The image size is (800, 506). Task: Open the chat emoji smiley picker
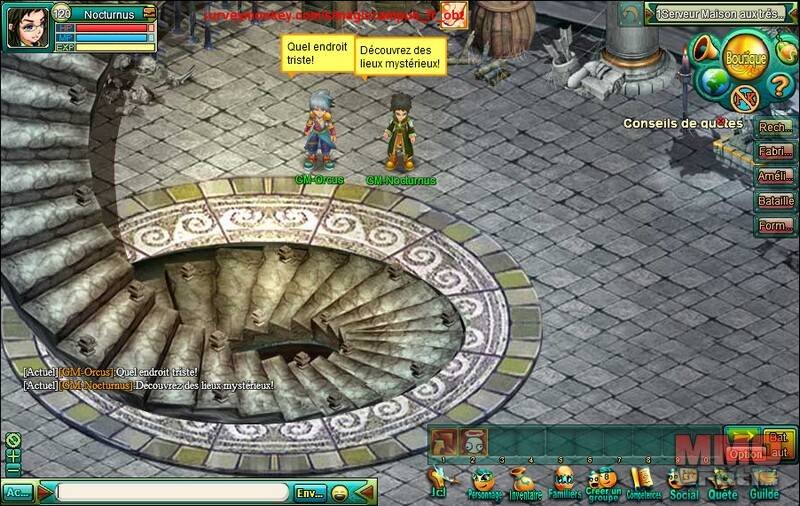[x=340, y=492]
